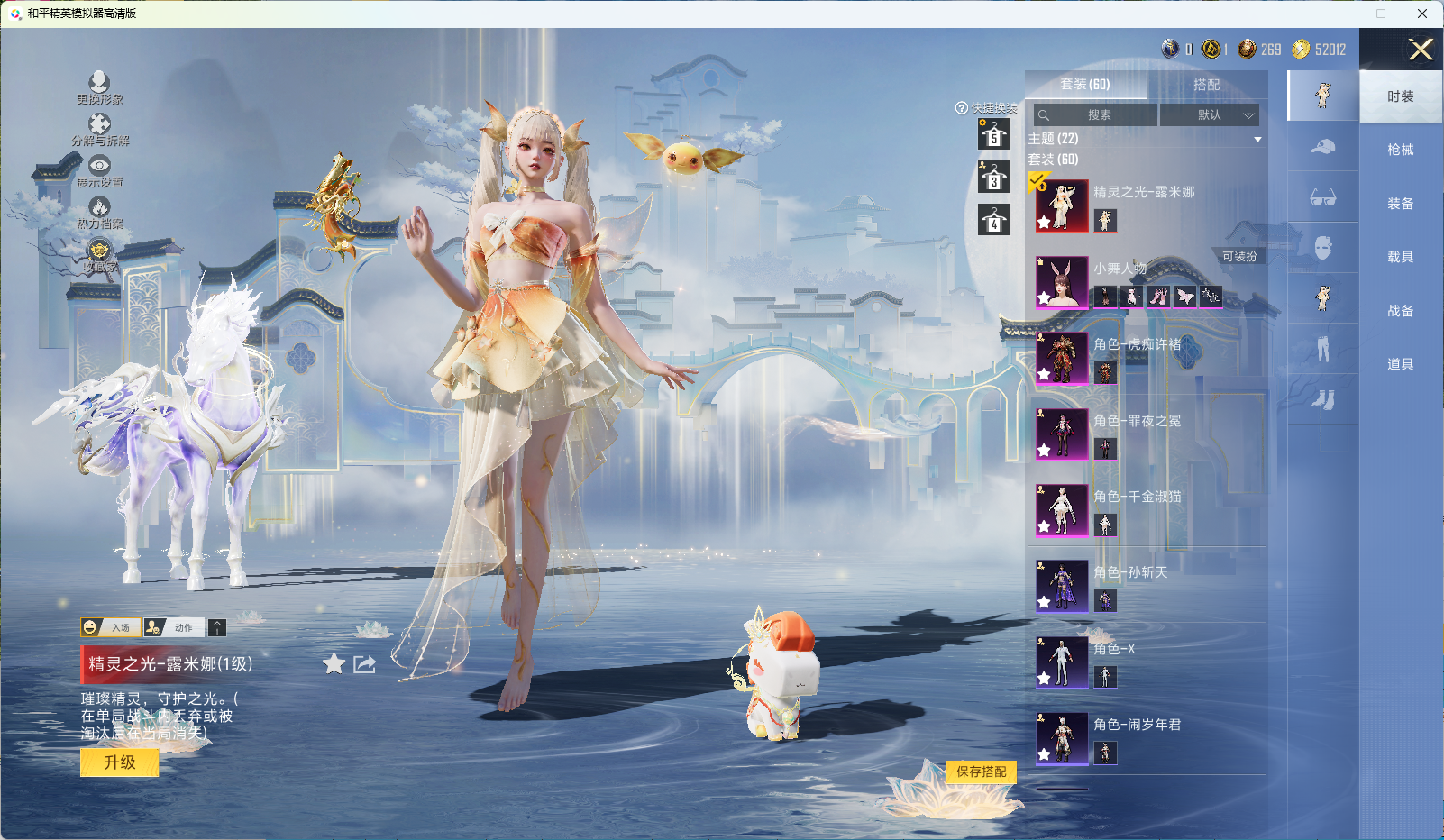
Task: Close the wardrobe with the X button
Action: (x=1421, y=50)
